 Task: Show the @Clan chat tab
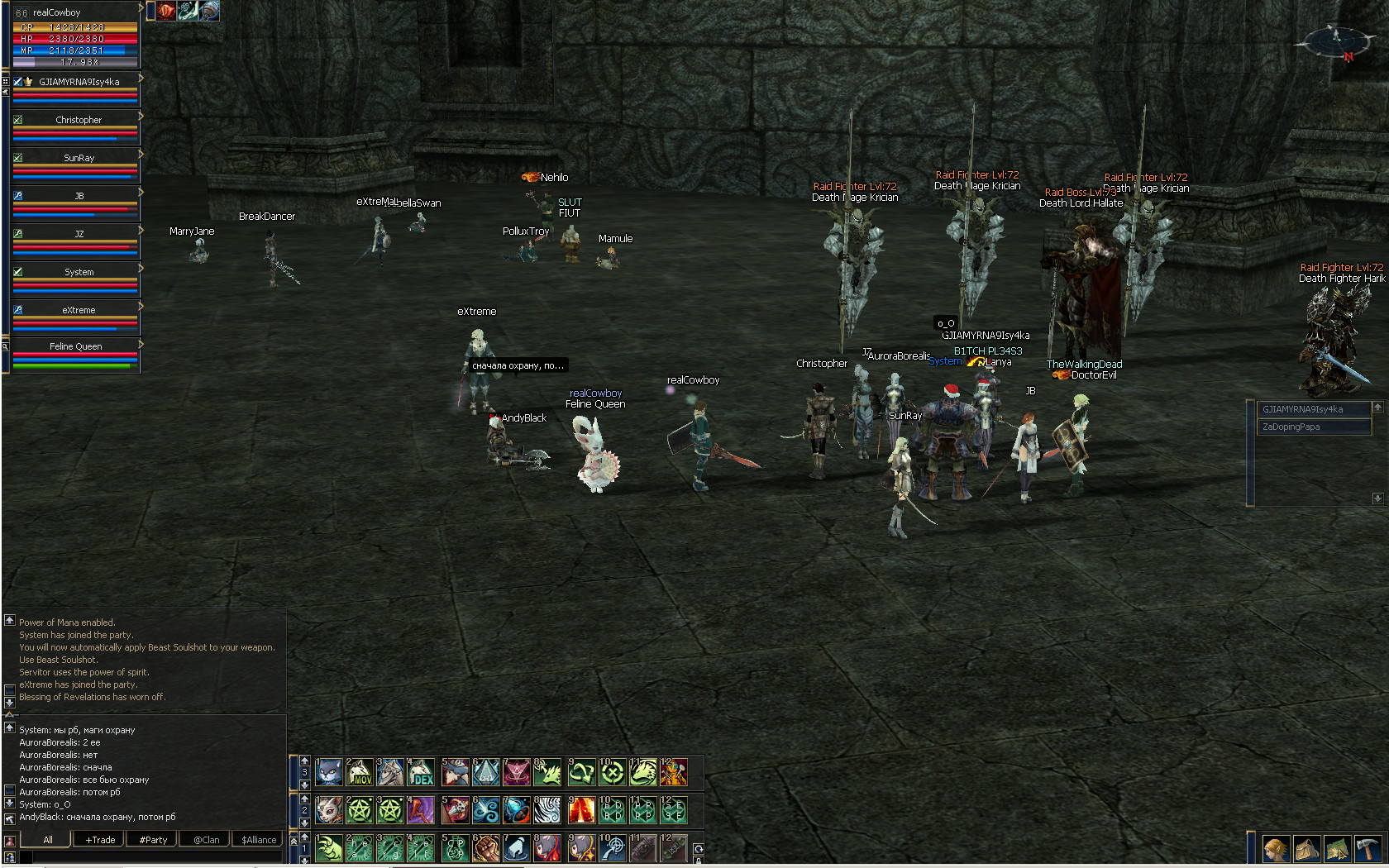pos(207,840)
